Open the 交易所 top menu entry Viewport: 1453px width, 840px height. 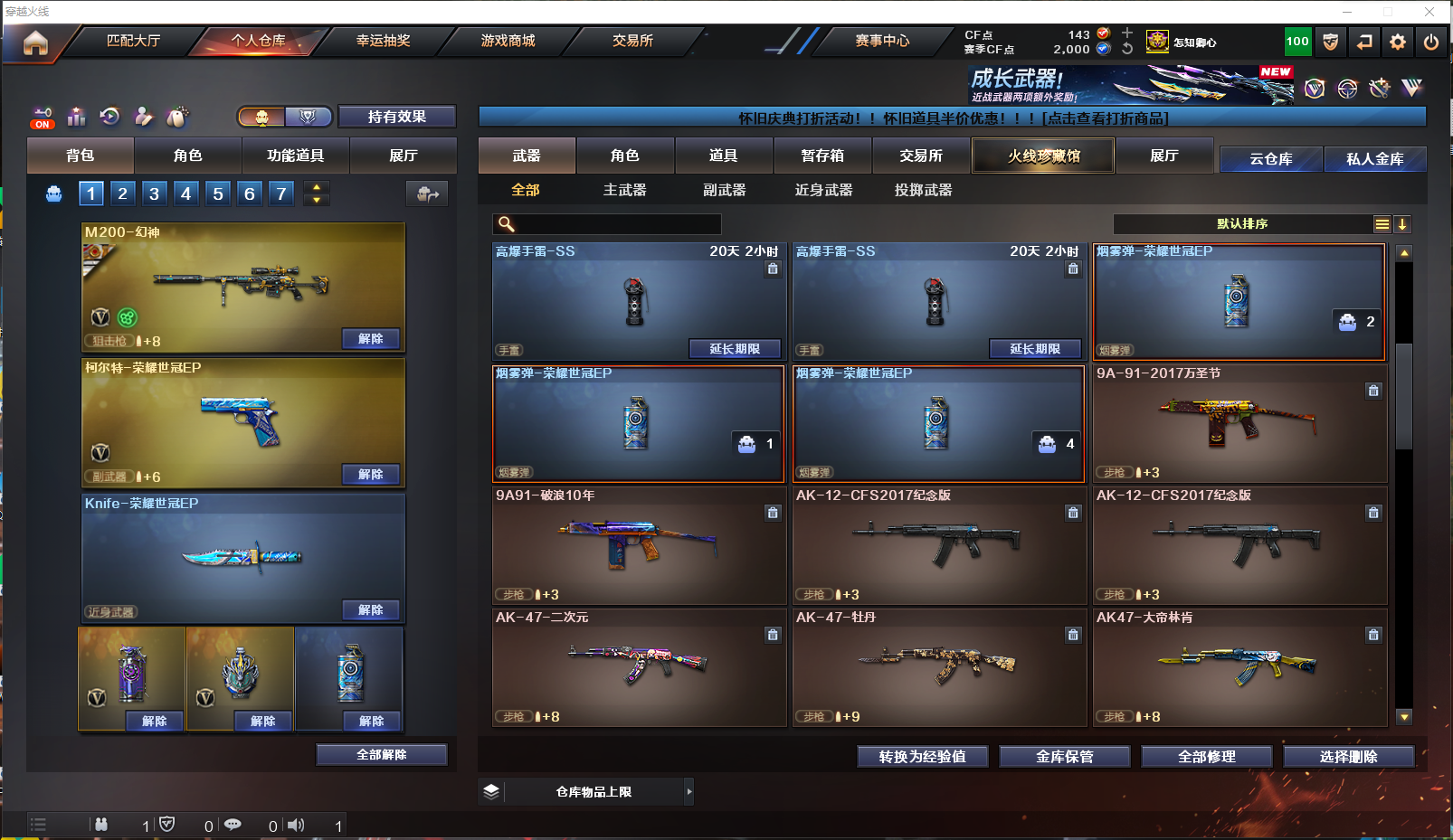point(632,41)
